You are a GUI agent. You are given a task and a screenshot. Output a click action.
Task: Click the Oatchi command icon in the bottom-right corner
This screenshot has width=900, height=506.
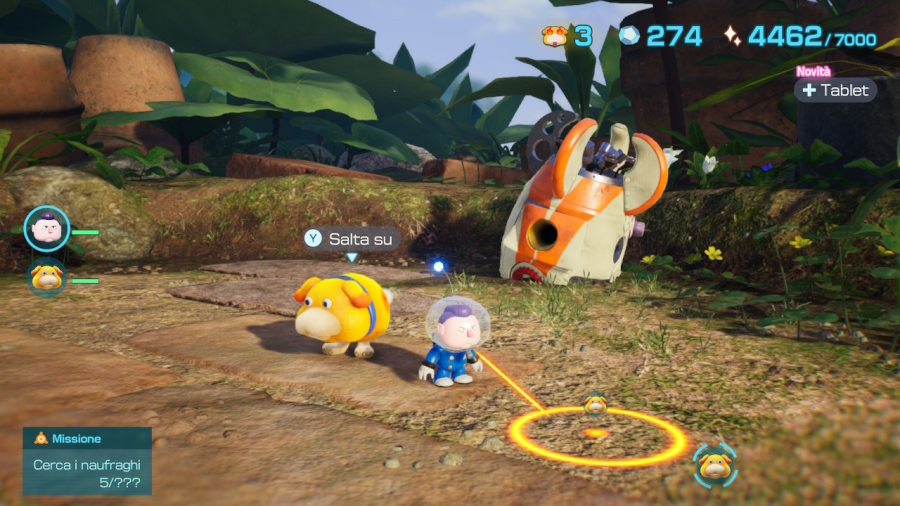pos(714,465)
